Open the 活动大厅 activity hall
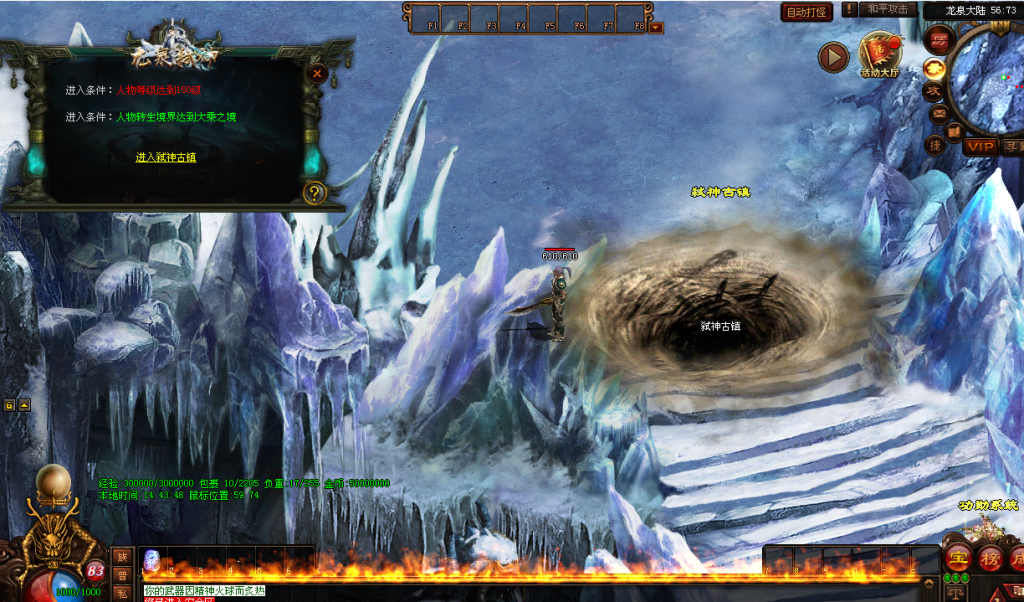Screen dimensions: 1024x602 click(881, 55)
